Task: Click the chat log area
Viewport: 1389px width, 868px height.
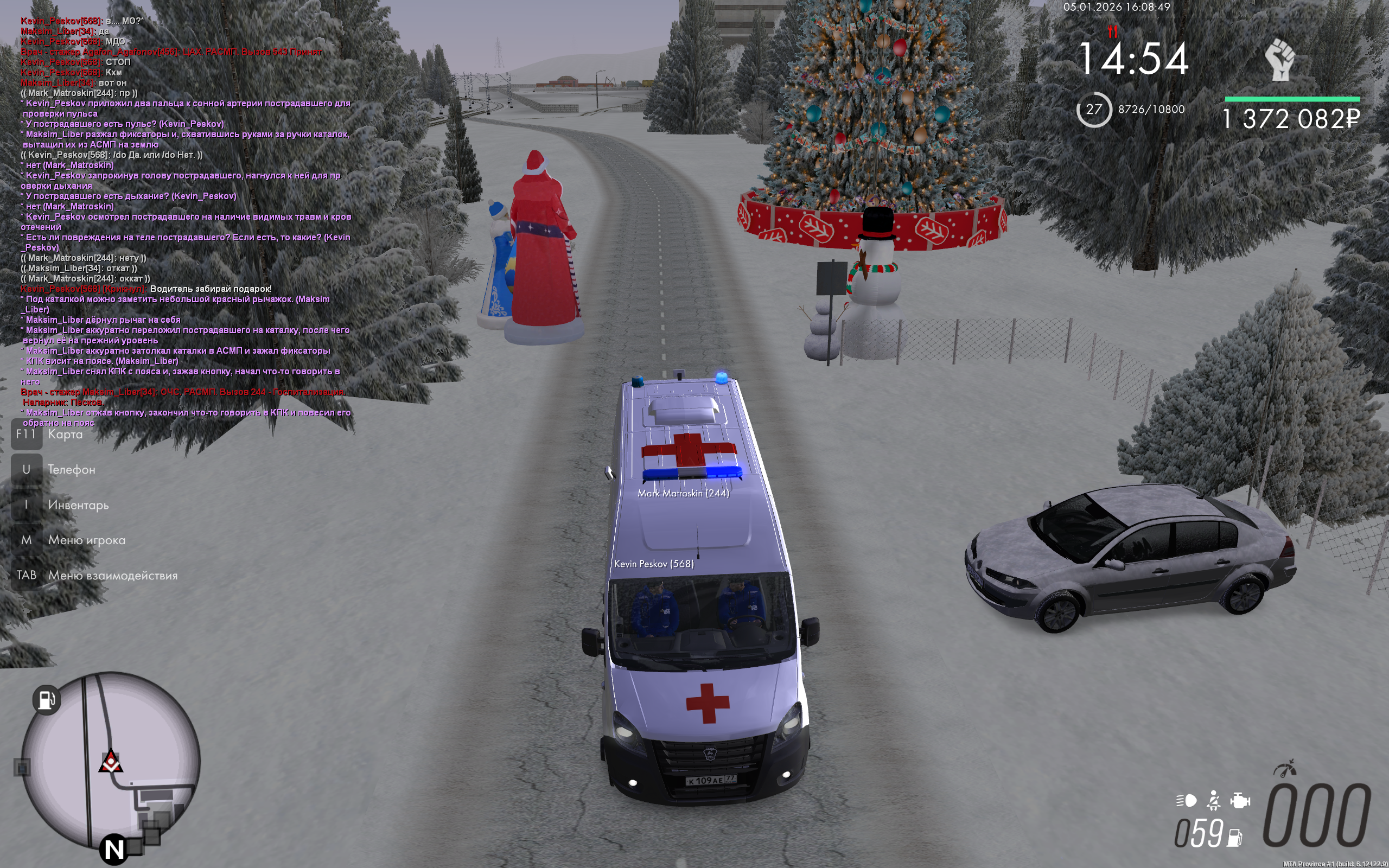Action: click(x=184, y=218)
